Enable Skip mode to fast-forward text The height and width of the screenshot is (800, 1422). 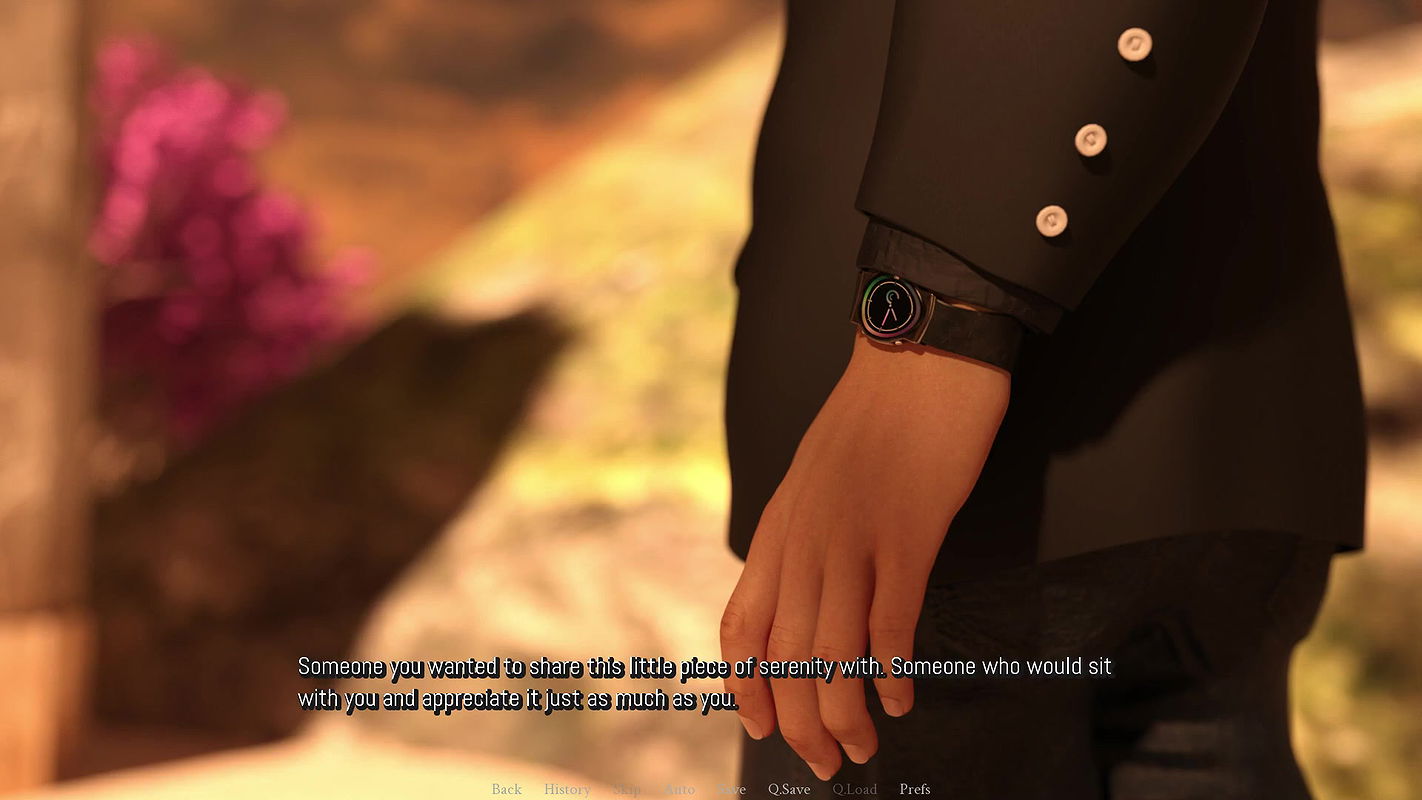pos(627,789)
